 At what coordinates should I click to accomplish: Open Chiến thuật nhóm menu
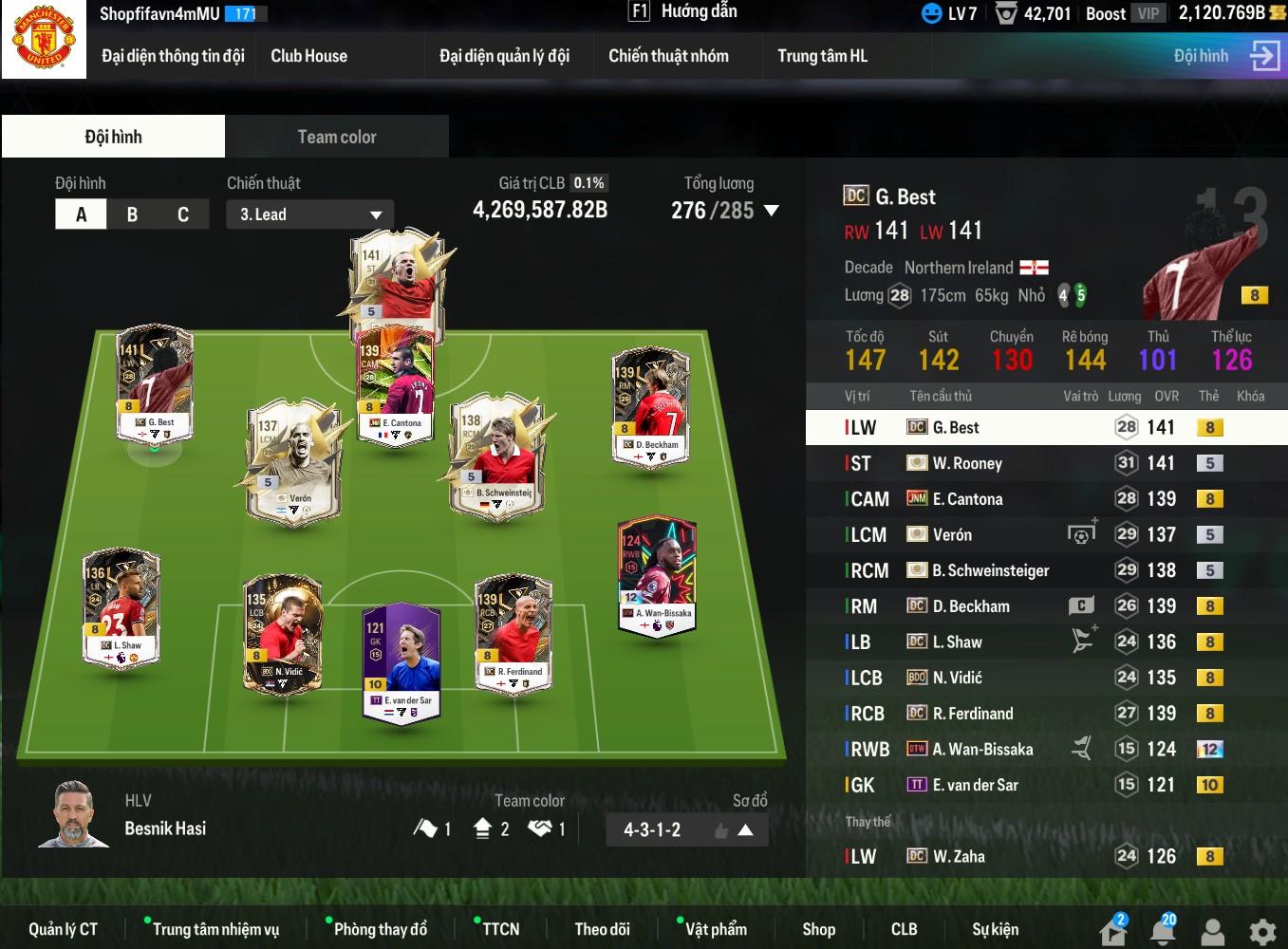668,56
